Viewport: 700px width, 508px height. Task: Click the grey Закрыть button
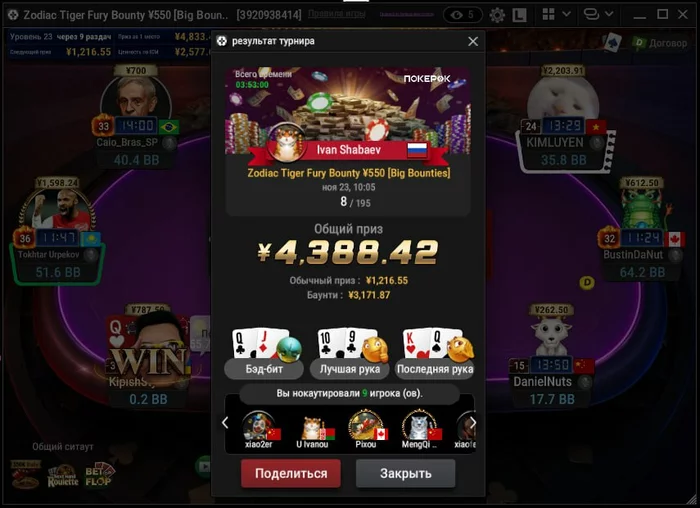coord(405,473)
